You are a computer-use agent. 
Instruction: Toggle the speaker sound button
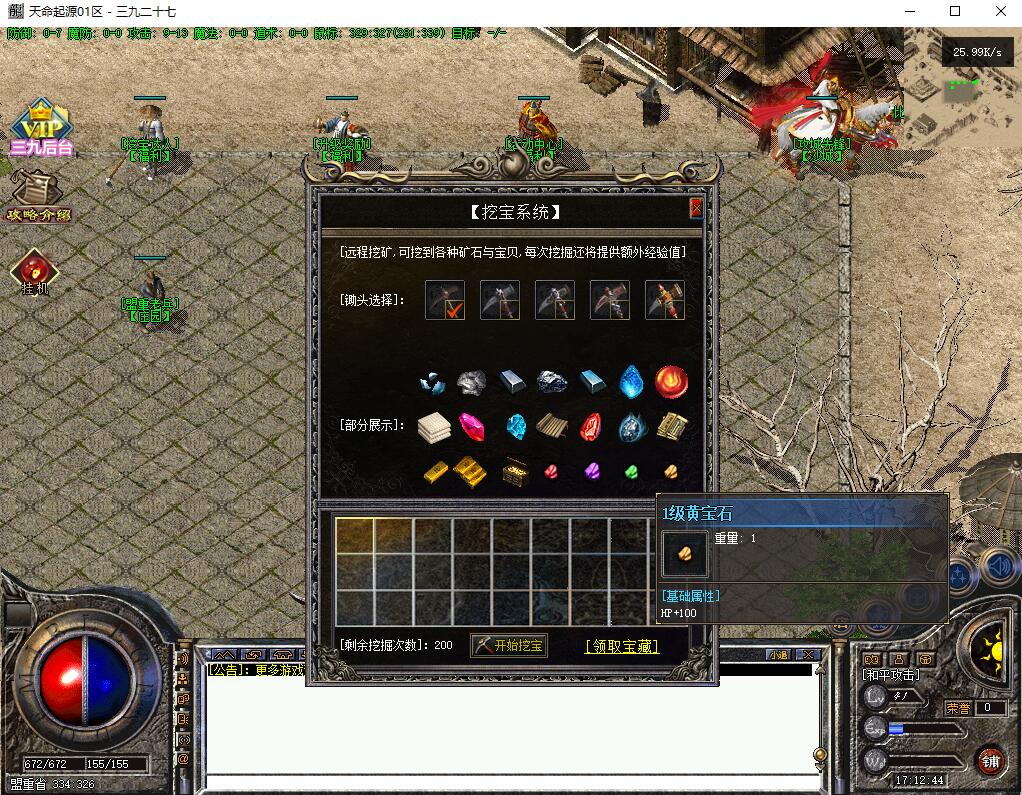pyautogui.click(x=998, y=567)
